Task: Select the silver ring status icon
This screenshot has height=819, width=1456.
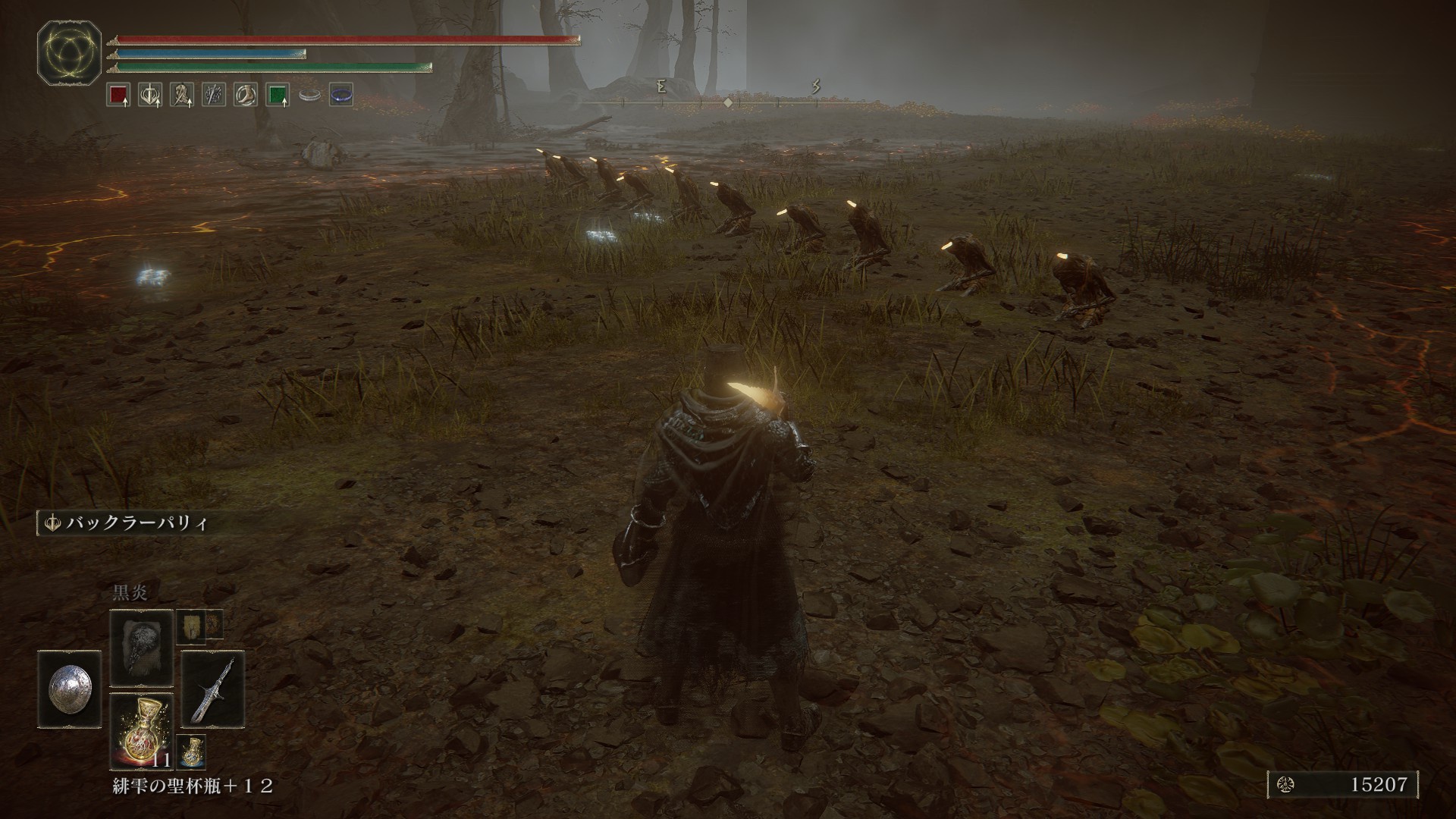Action: [x=309, y=96]
